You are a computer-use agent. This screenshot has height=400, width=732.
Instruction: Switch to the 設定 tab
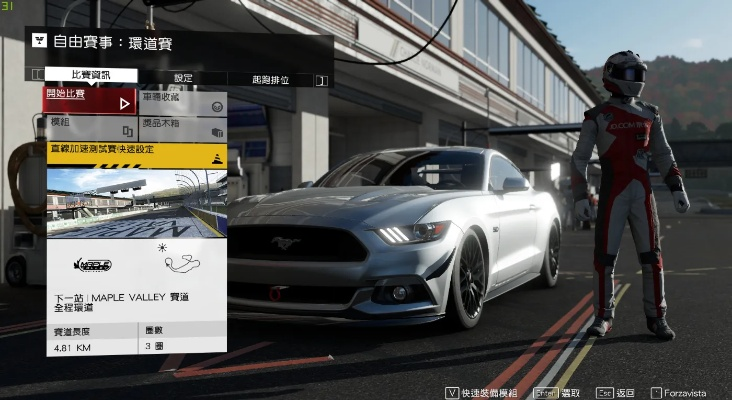point(183,77)
